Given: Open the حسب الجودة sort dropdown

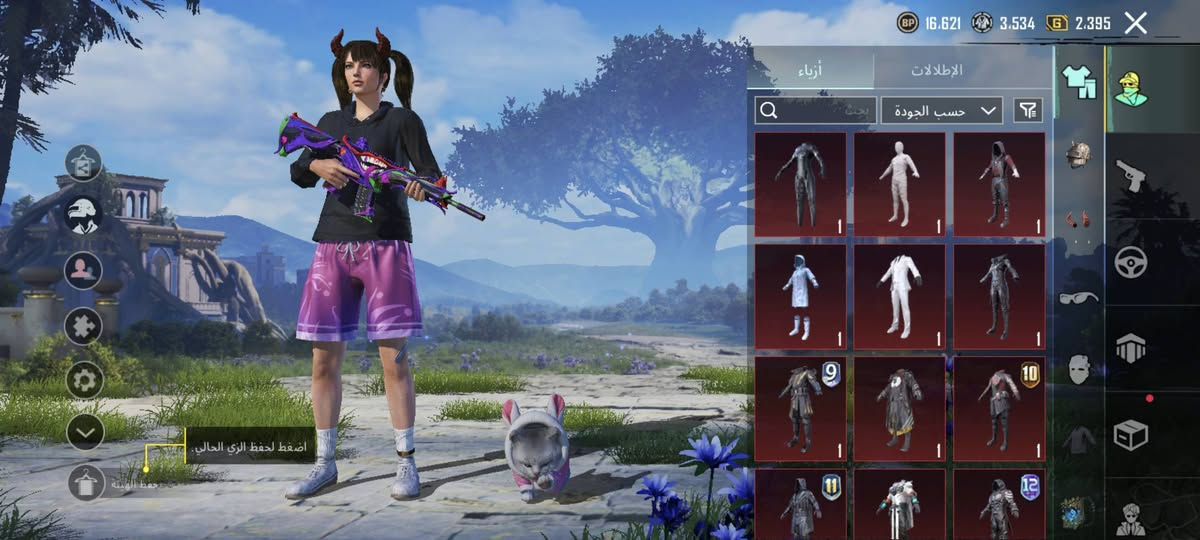Looking at the screenshot, I should click(942, 110).
